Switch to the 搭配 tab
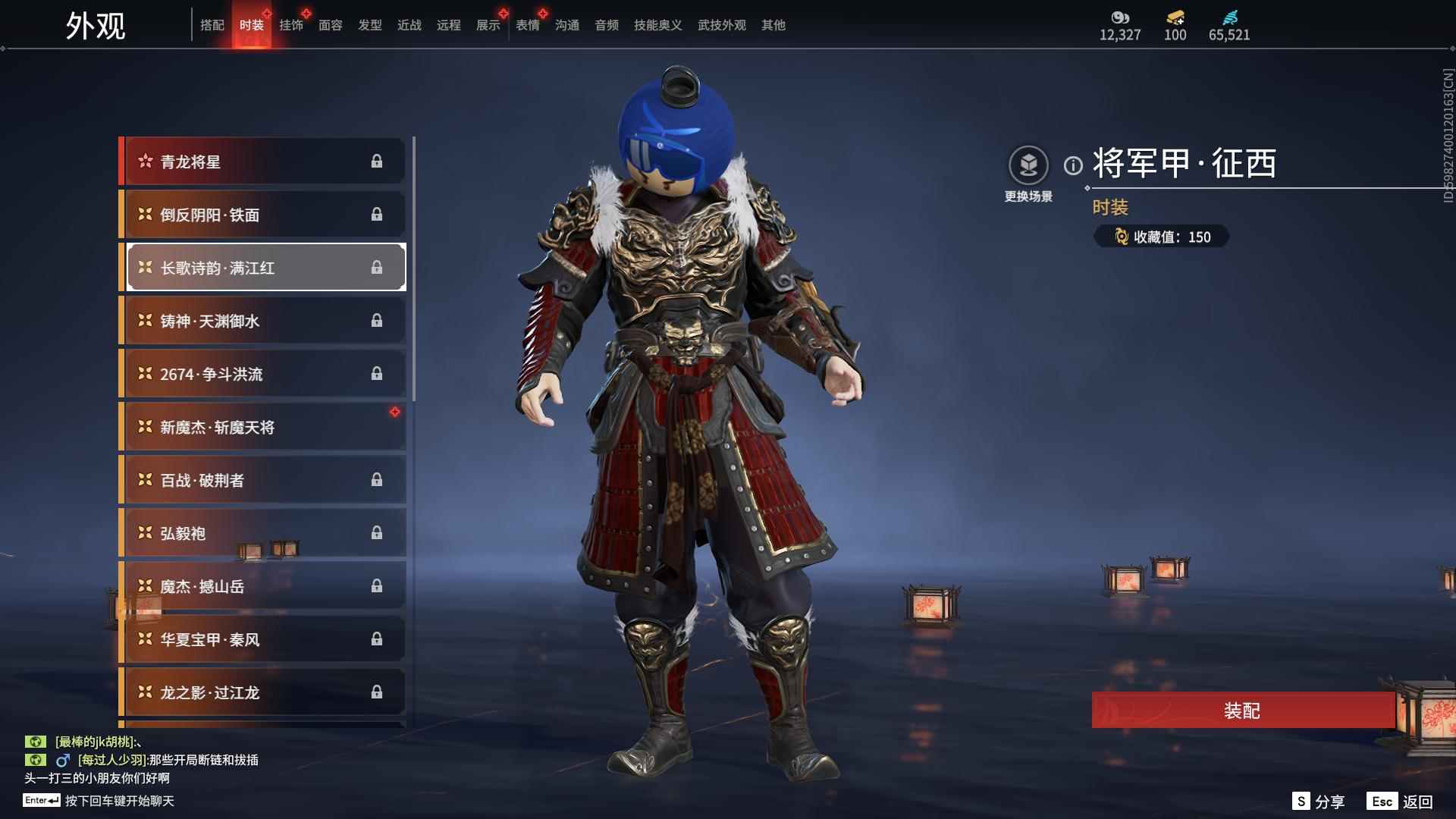 [212, 25]
